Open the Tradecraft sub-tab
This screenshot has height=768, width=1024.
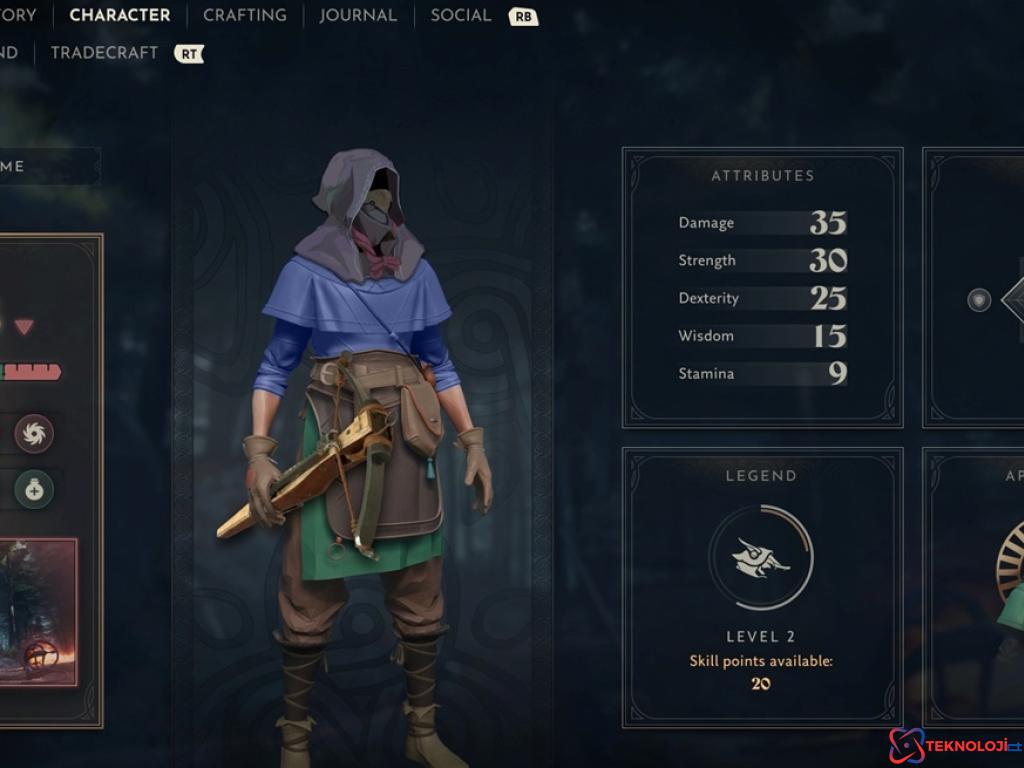click(104, 53)
